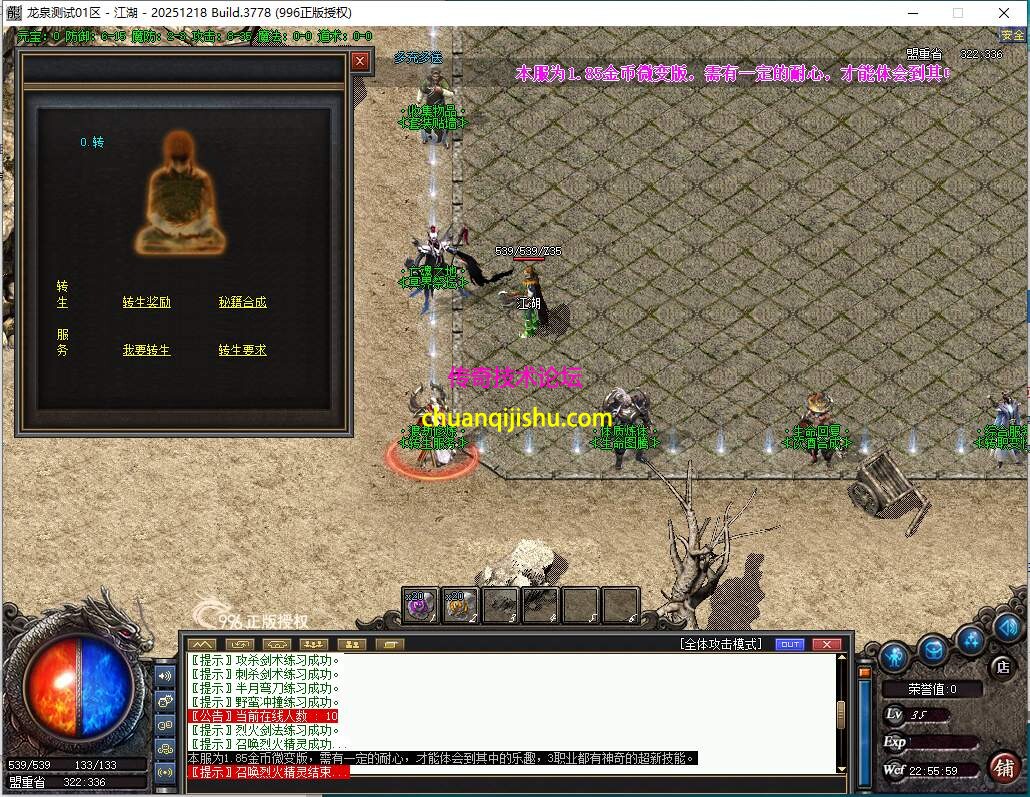Toggle the 全体攻击模式 attack mode label

coord(720,644)
